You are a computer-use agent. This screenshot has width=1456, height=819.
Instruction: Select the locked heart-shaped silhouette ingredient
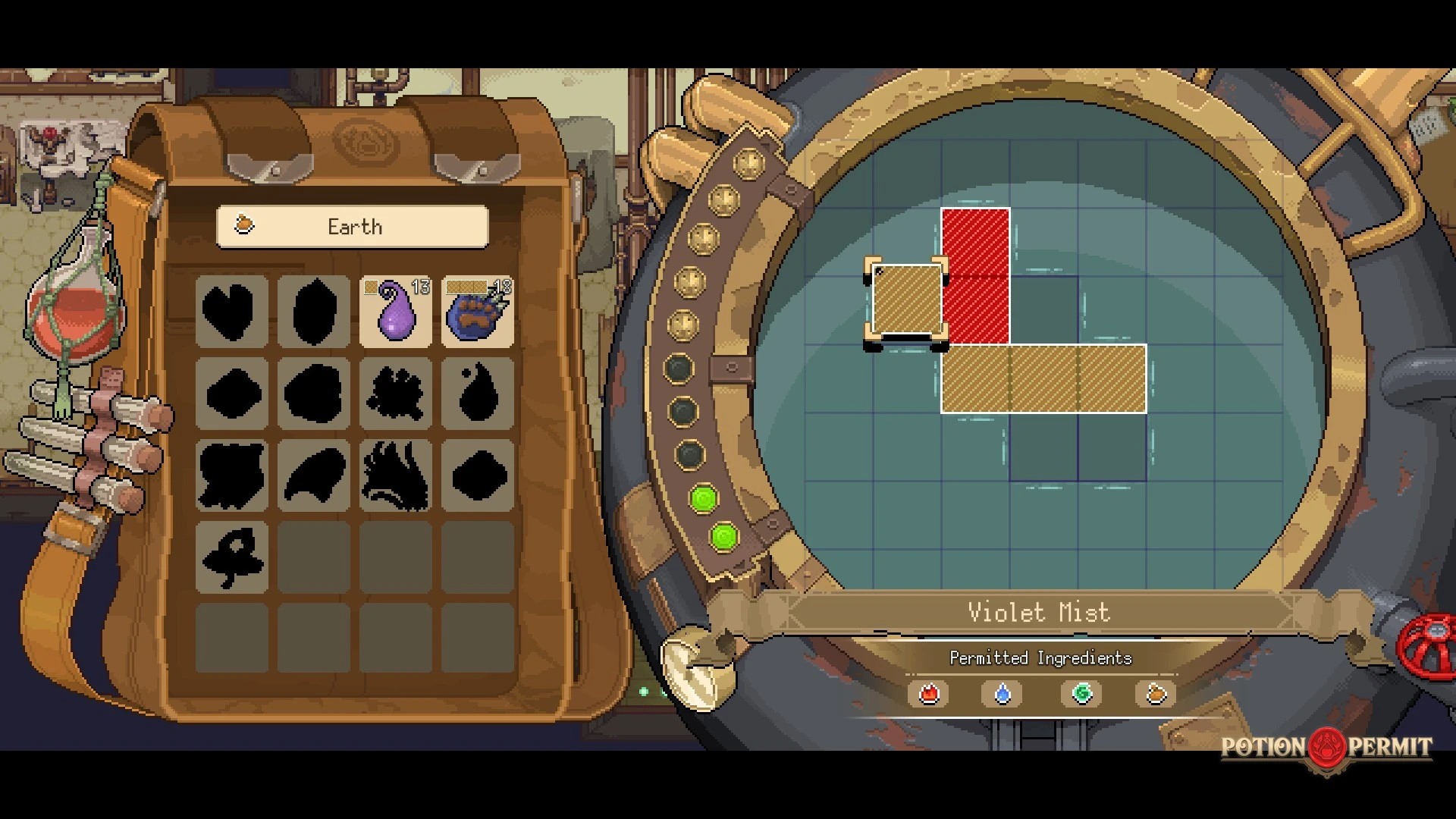click(x=231, y=312)
